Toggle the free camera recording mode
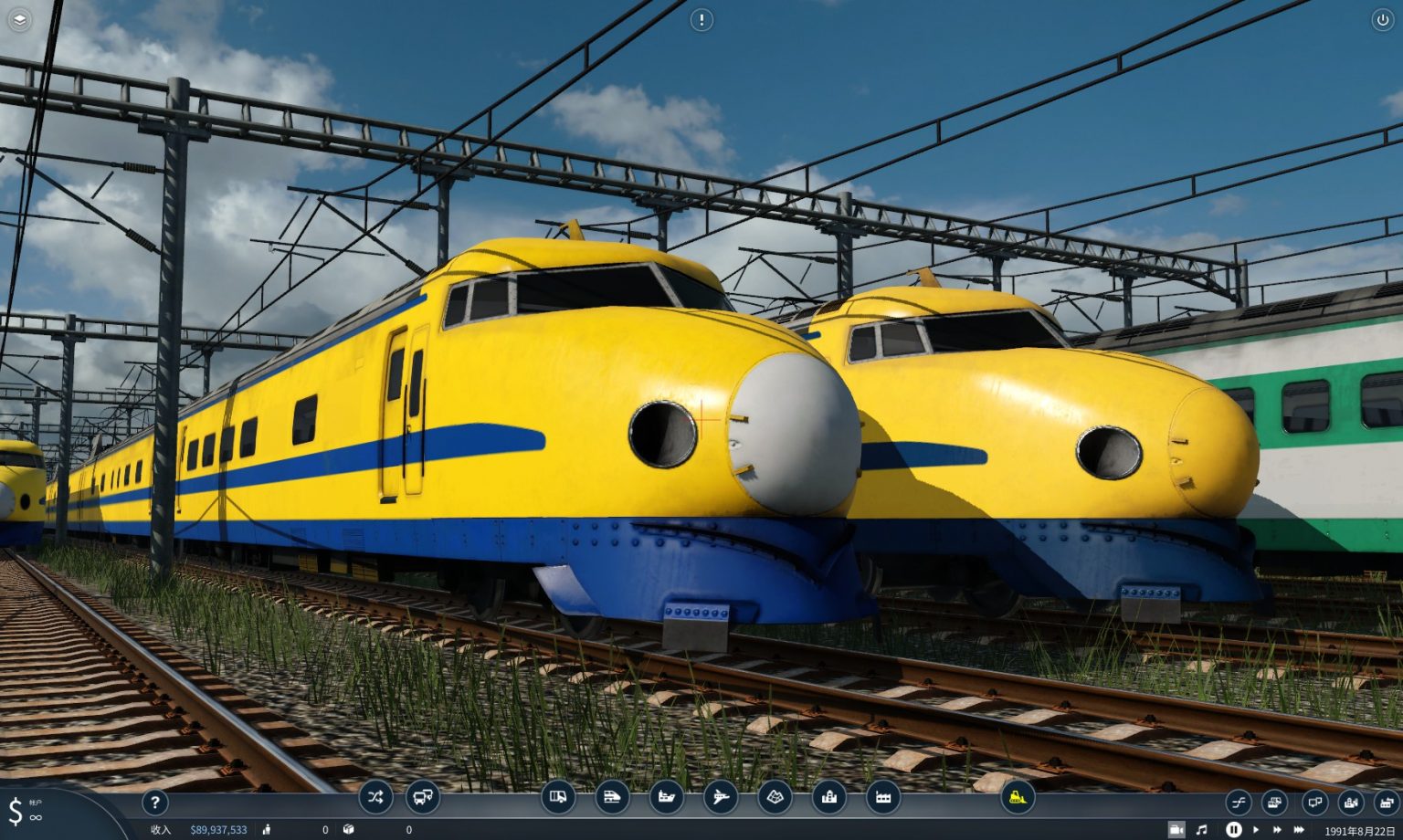The image size is (1403, 840). 1176,829
